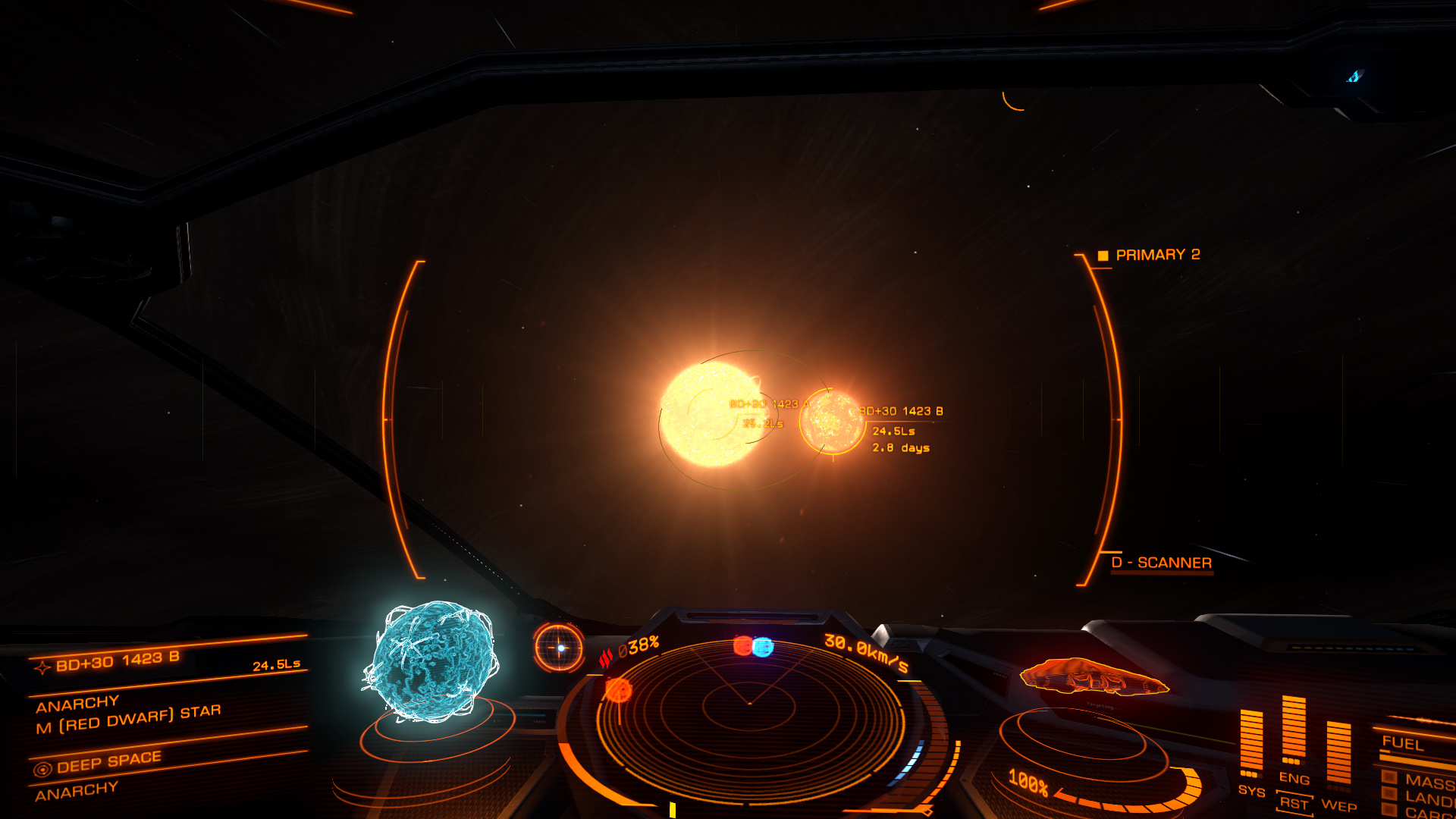Click the navigation compass dial
This screenshot has width=1456, height=819.
point(559,648)
